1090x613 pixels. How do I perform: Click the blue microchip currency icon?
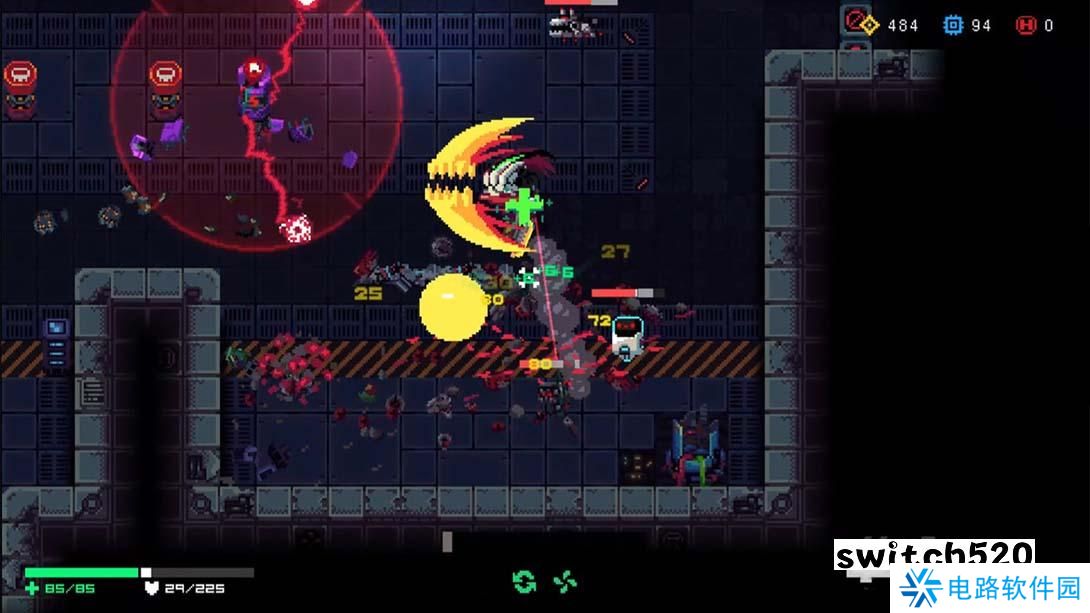pos(954,25)
